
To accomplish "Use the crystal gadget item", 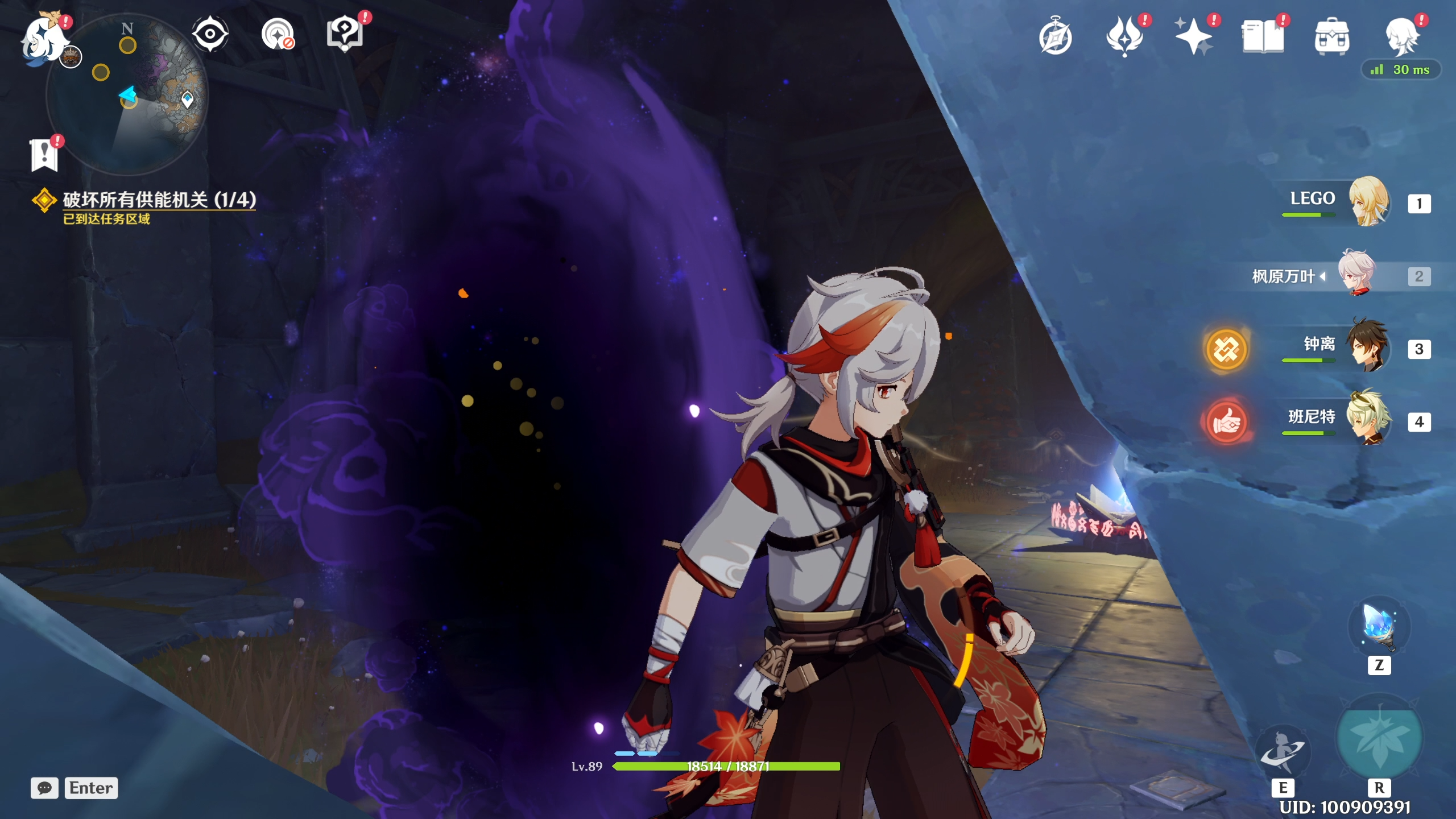I will tap(1379, 627).
